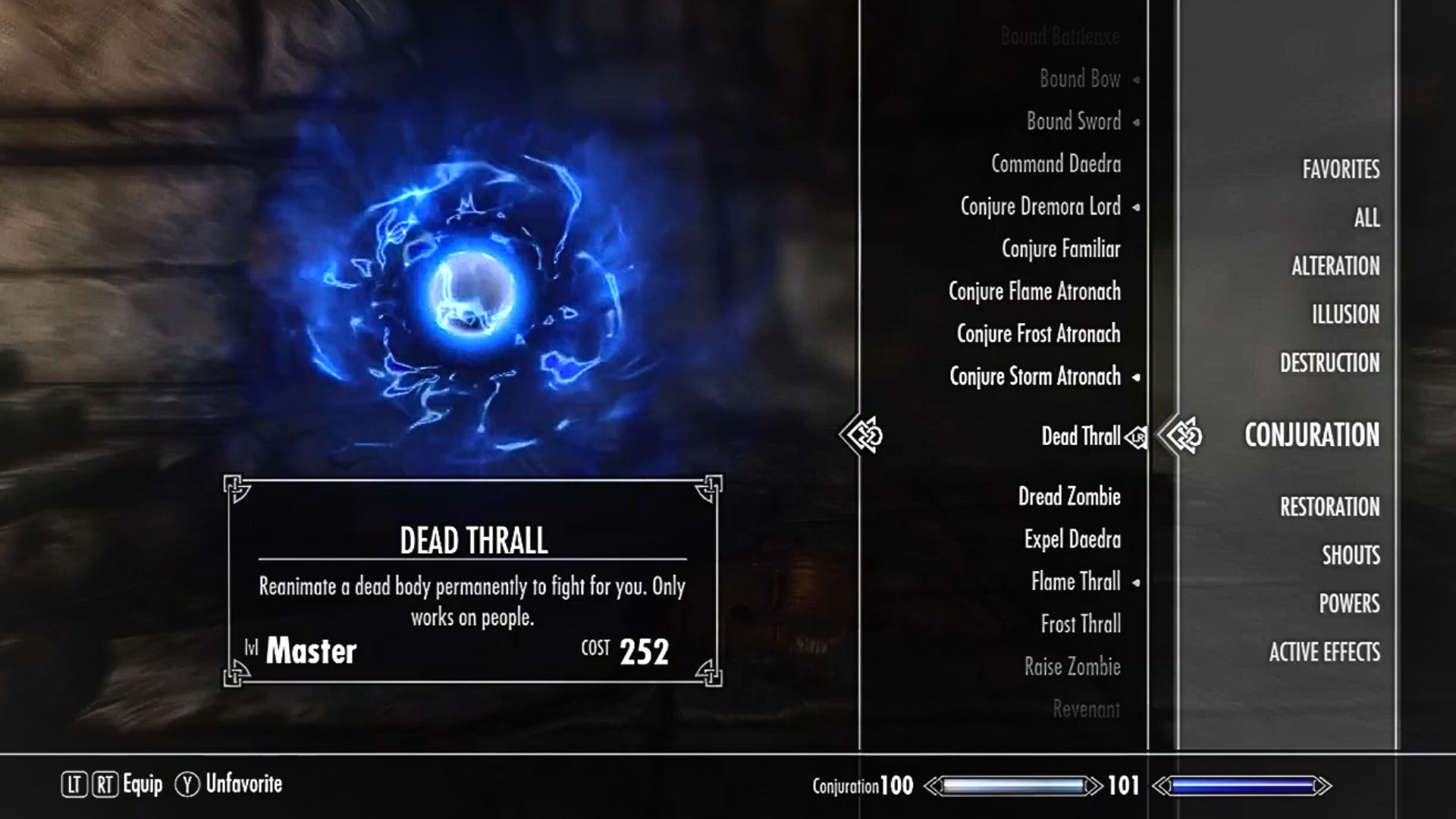Pick the Frost Thrall spell

point(1081,624)
